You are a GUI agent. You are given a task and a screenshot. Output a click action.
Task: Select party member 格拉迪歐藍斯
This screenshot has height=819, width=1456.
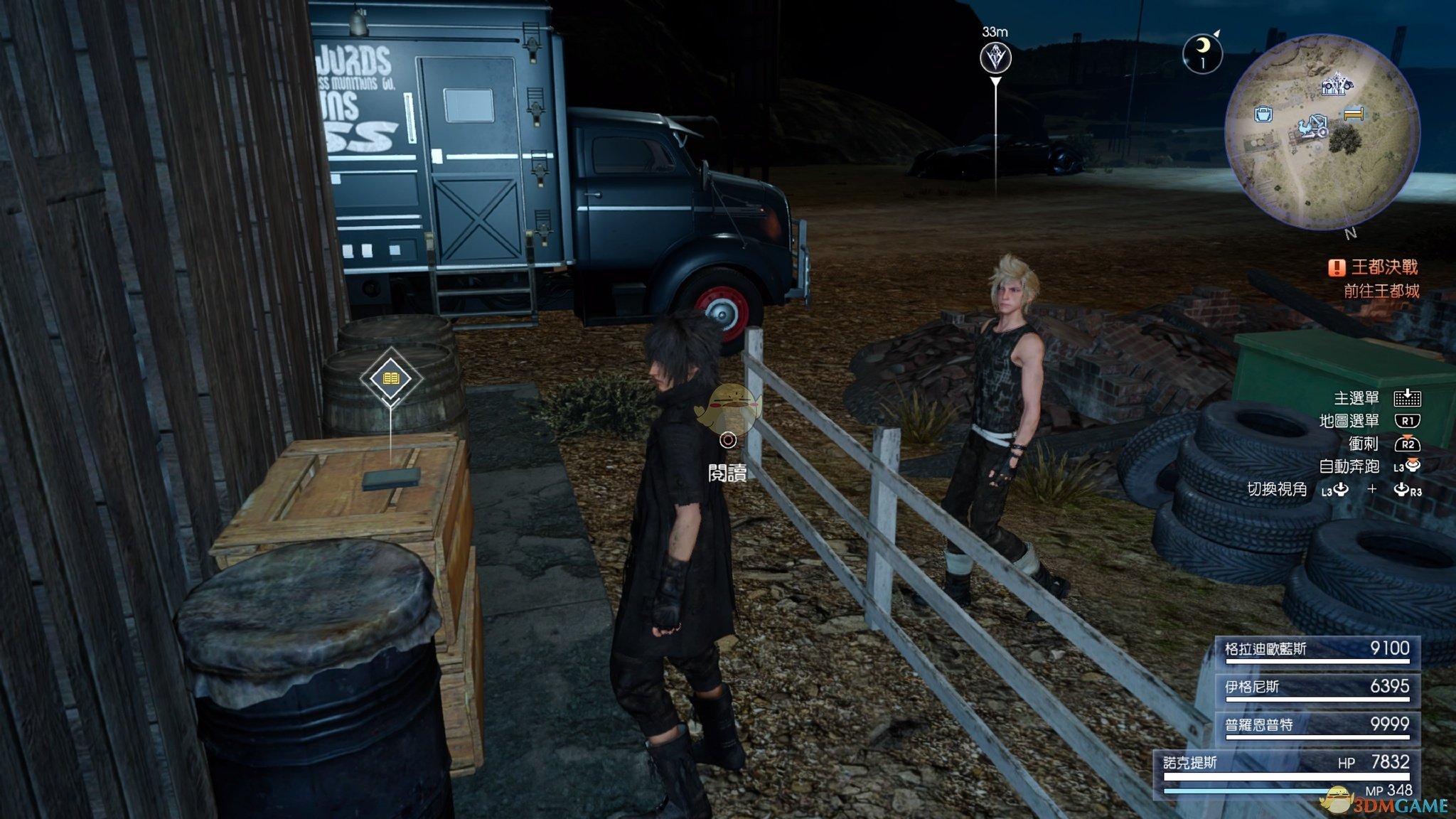point(1317,651)
